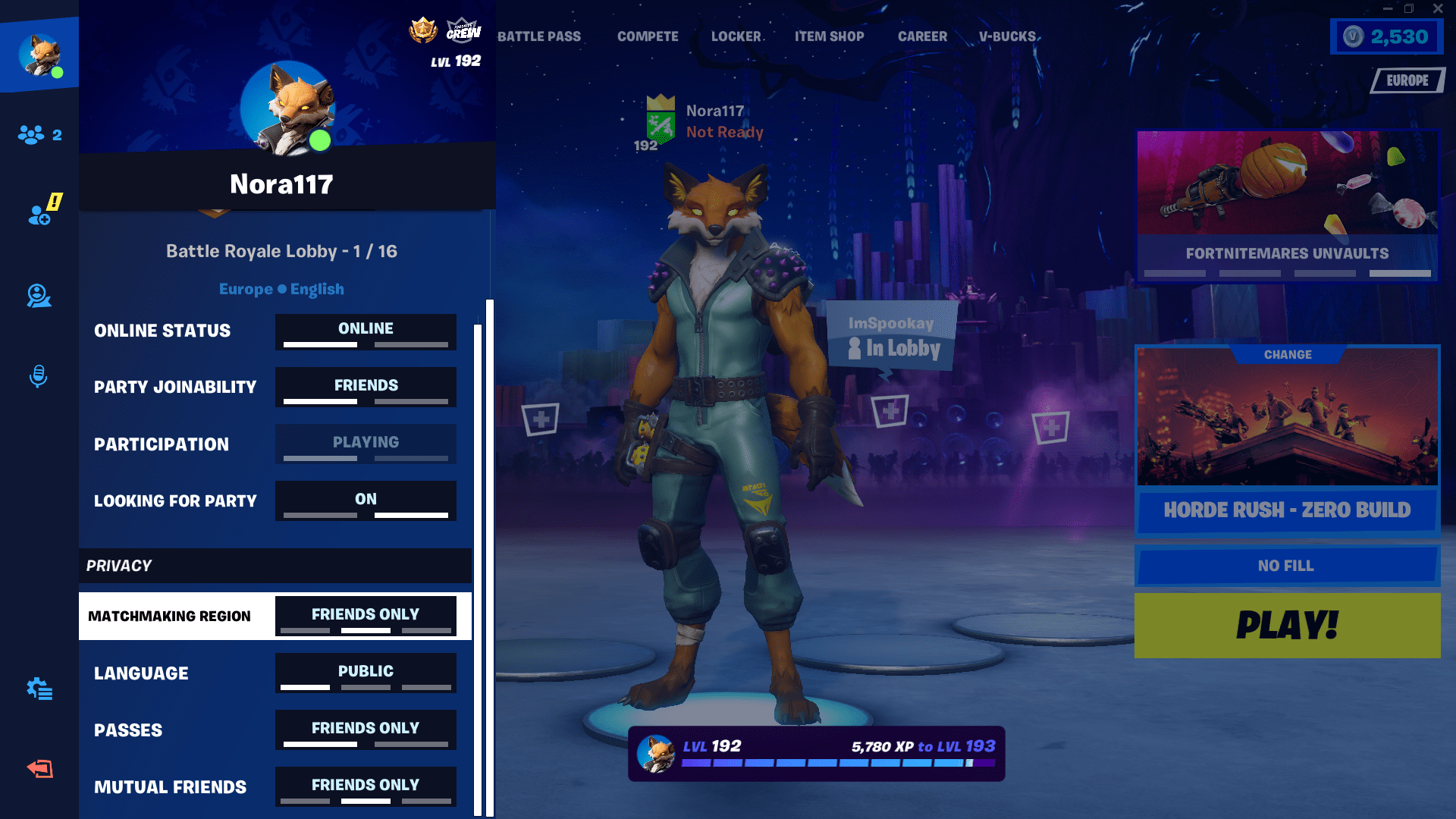The width and height of the screenshot is (1456, 819).
Task: Select the voice chat microphone icon
Action: click(38, 375)
